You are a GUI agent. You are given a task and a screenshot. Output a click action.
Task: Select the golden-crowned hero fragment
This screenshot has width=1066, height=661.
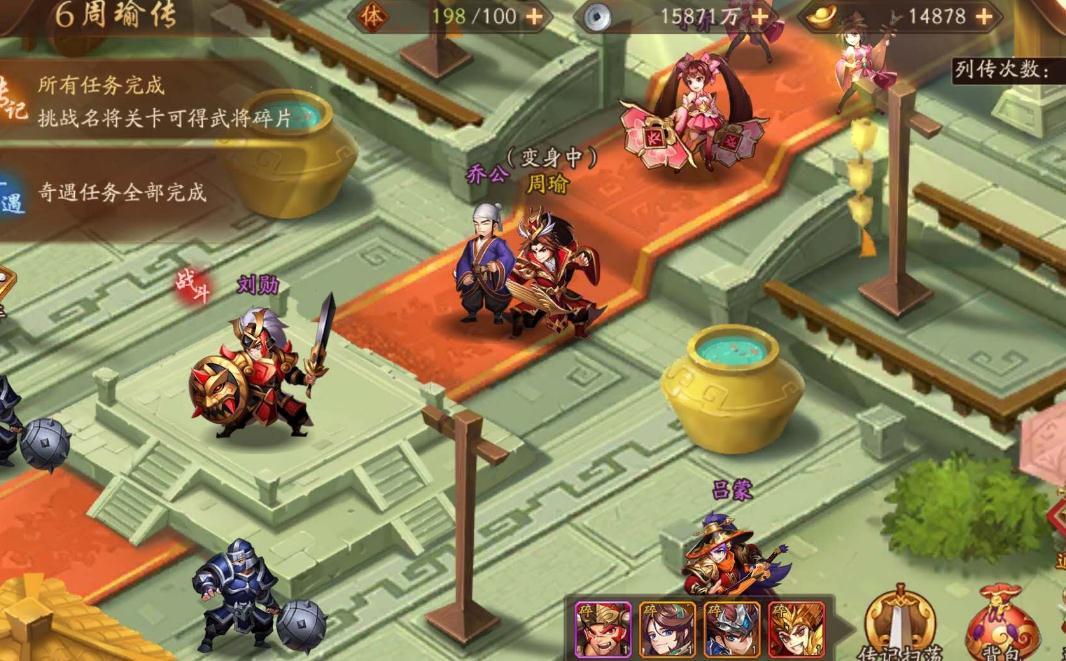(x=797, y=628)
